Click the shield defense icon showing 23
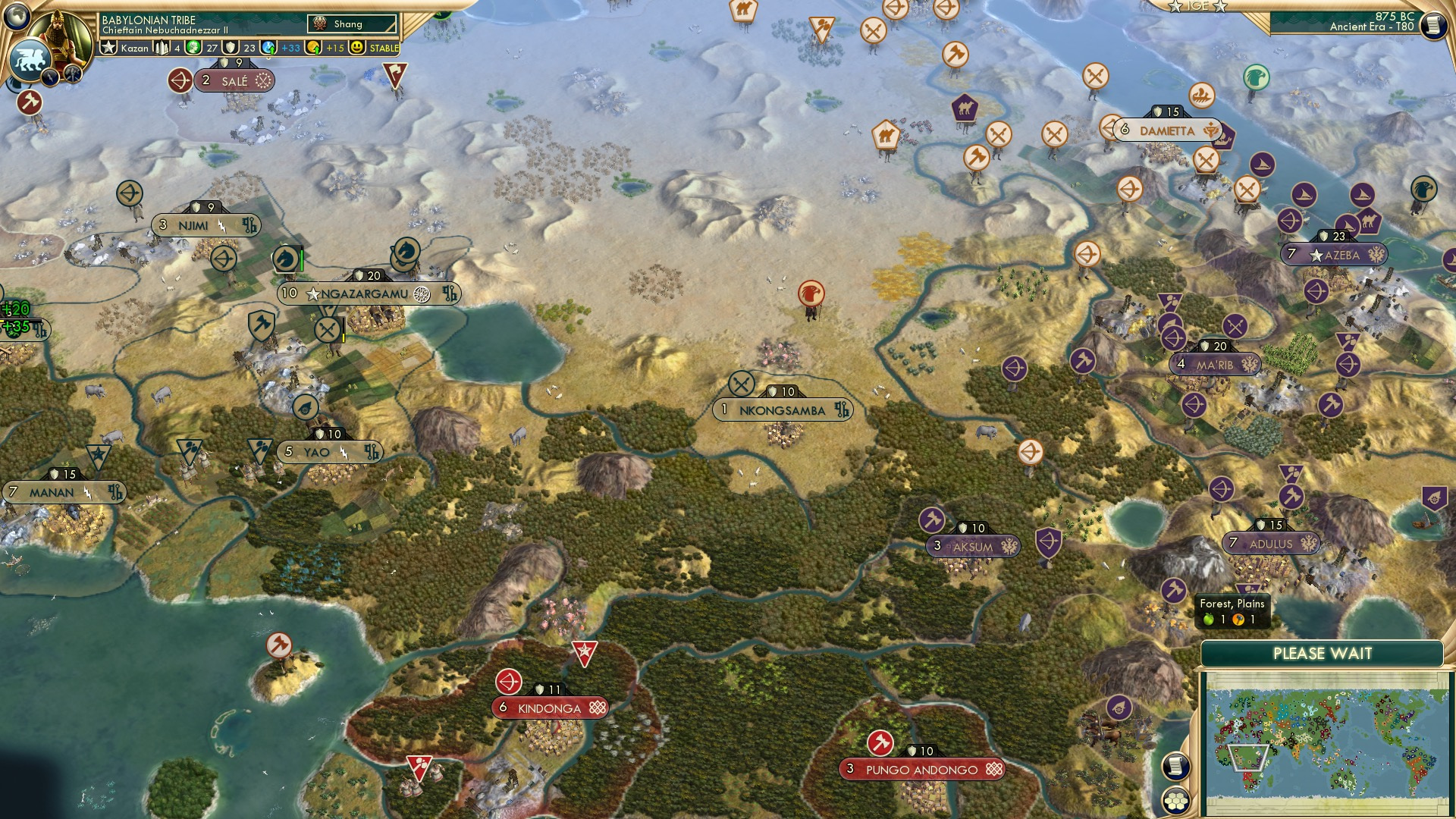The height and width of the screenshot is (819, 1456). 230,48
